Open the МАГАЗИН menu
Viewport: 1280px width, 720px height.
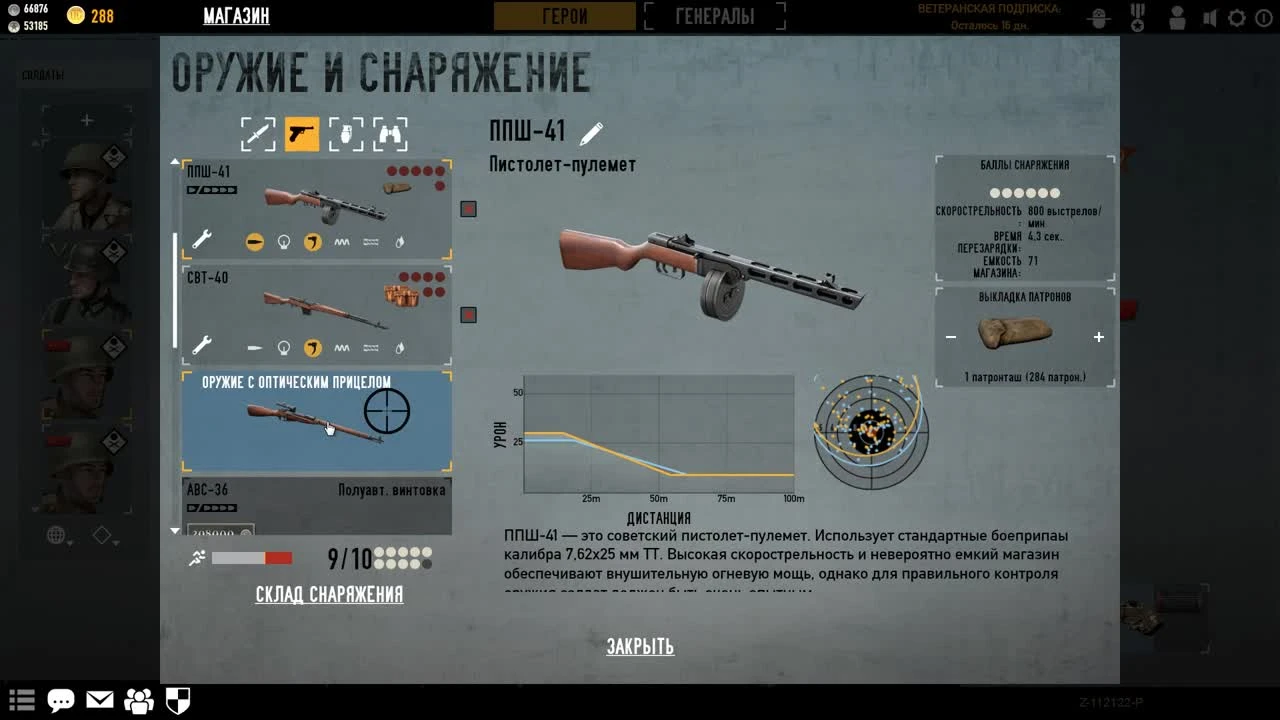click(x=237, y=16)
